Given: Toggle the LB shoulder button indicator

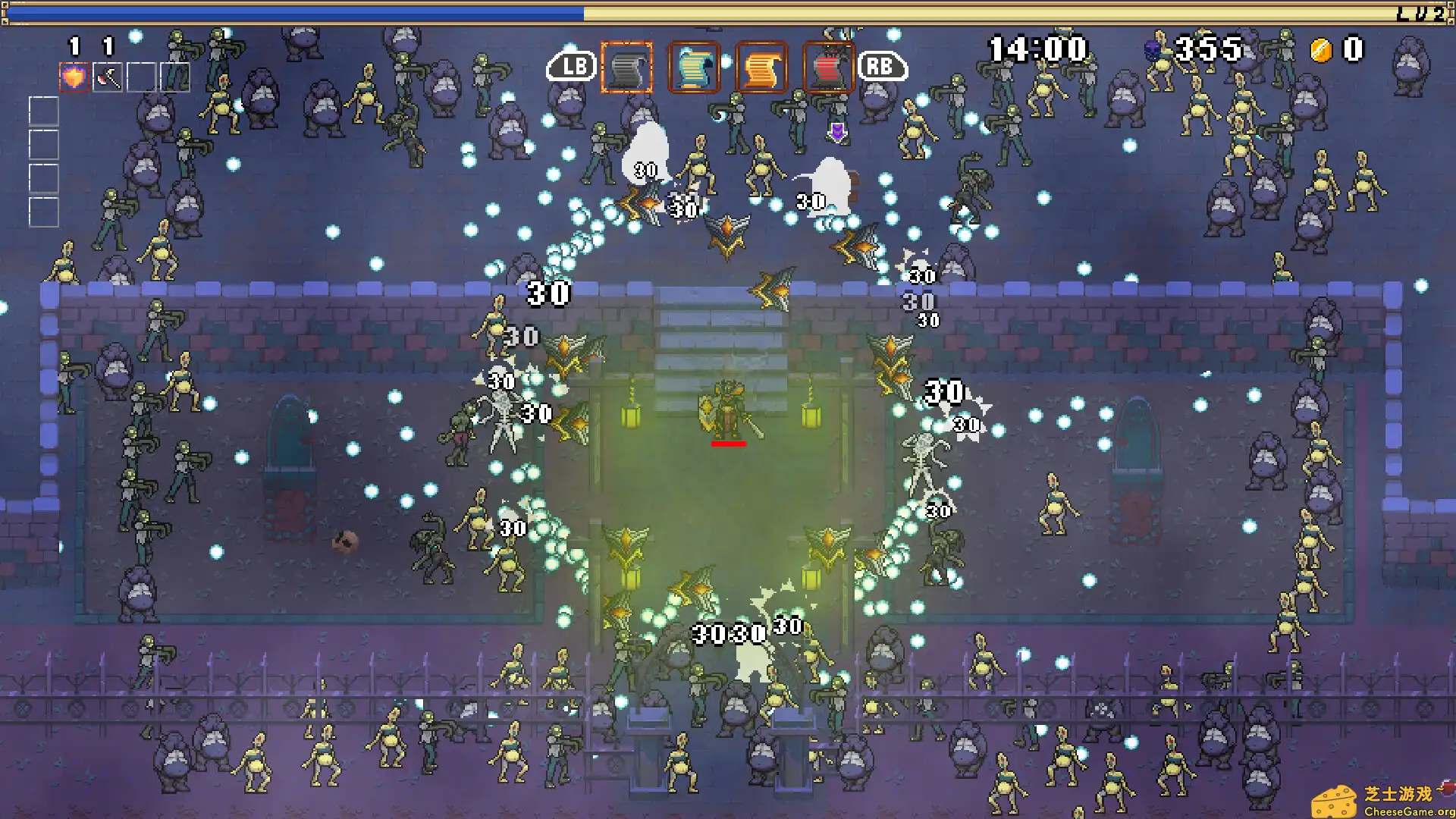Looking at the screenshot, I should tap(570, 67).
